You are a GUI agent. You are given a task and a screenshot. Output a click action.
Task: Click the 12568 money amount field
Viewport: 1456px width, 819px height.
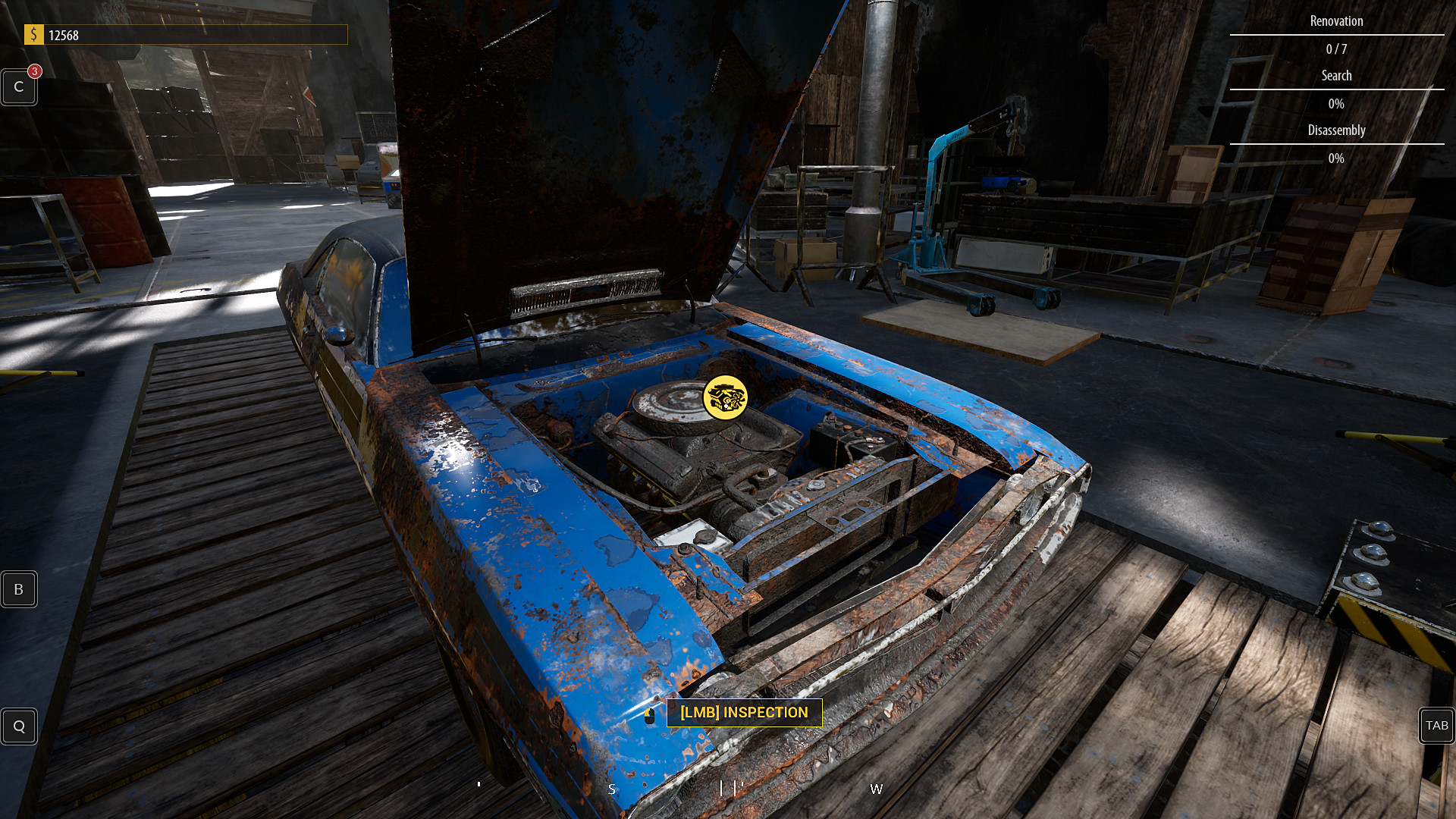[x=64, y=34]
